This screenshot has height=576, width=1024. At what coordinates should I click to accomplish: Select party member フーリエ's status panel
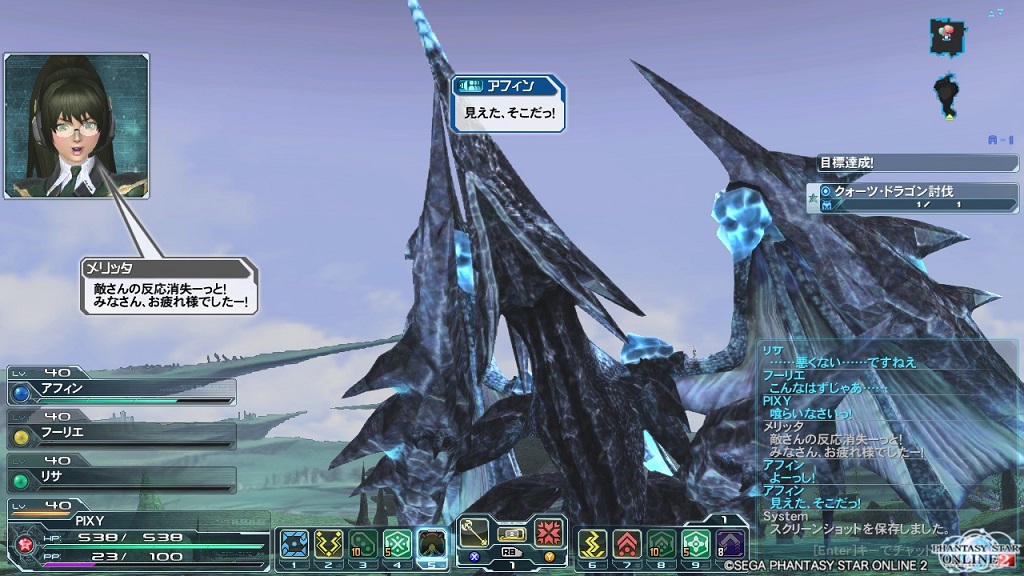coord(120,433)
